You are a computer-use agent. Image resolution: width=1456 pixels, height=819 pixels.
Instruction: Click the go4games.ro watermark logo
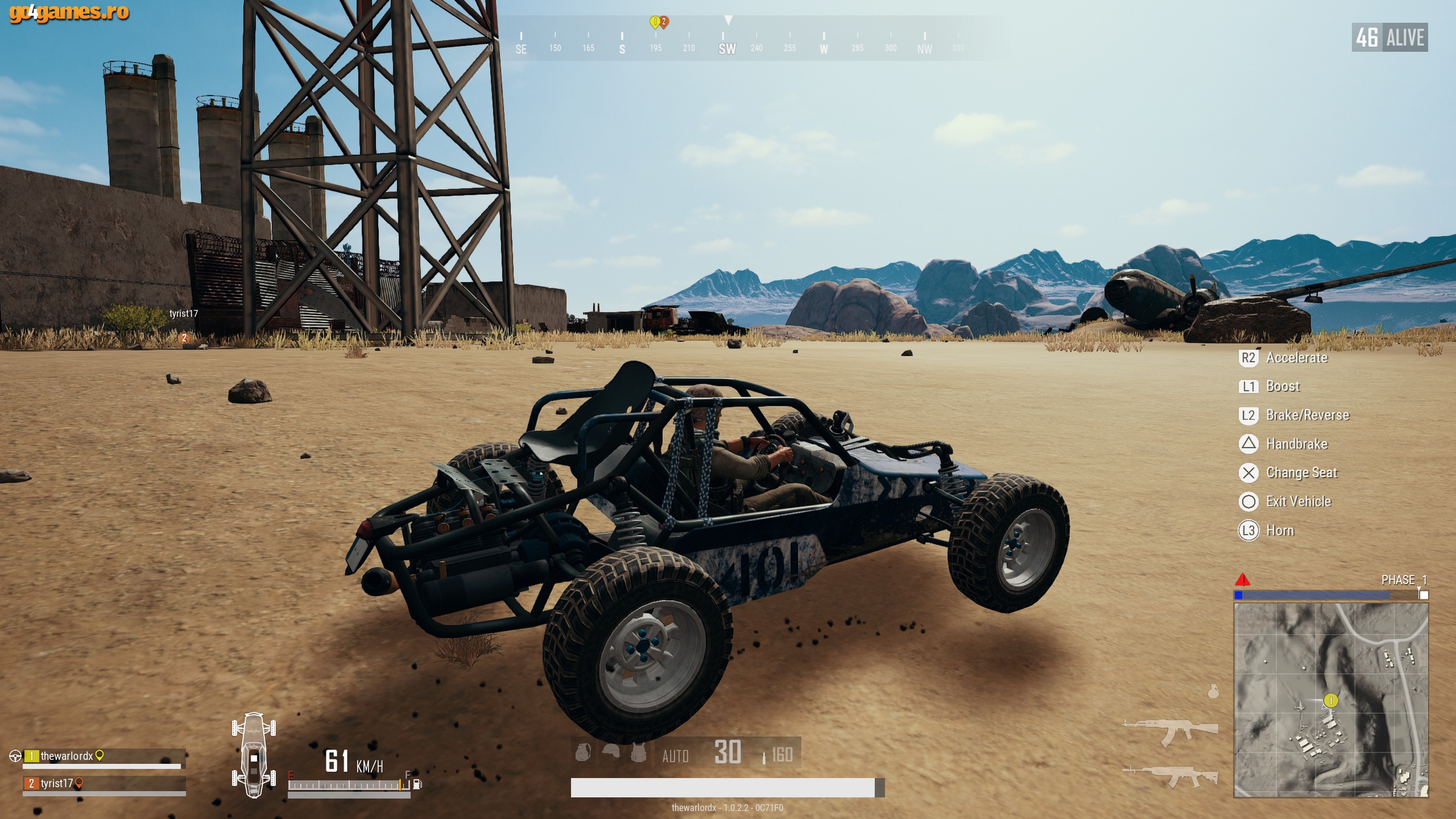[x=69, y=13]
